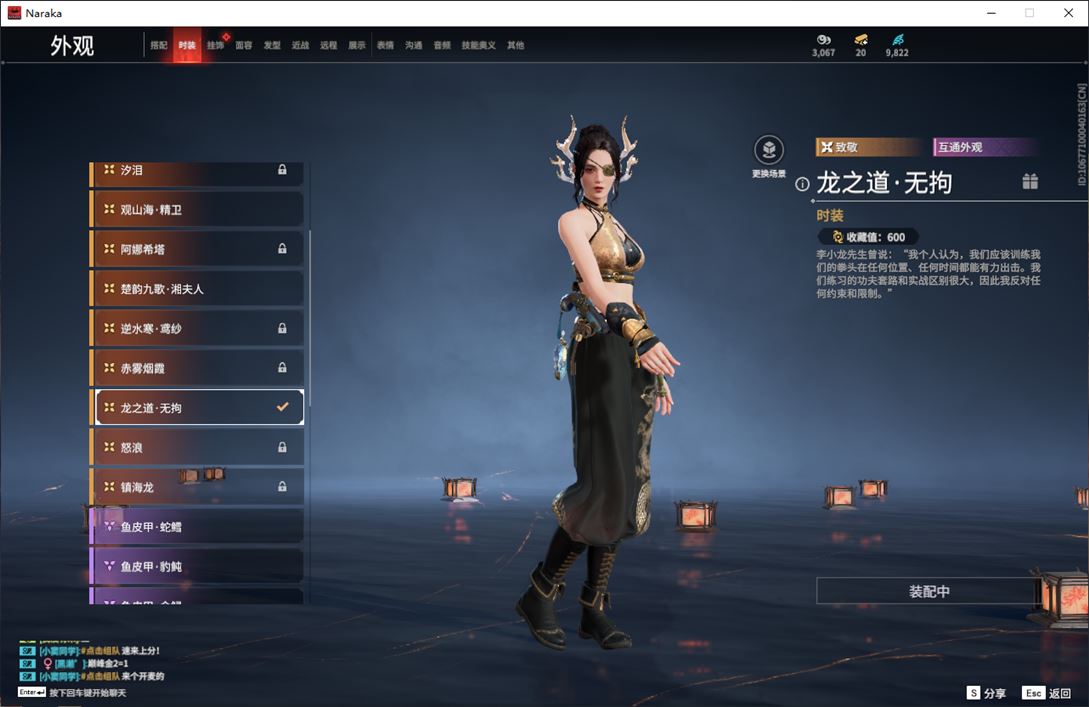
Task: Switch to the 其他 tab
Action: (515, 45)
